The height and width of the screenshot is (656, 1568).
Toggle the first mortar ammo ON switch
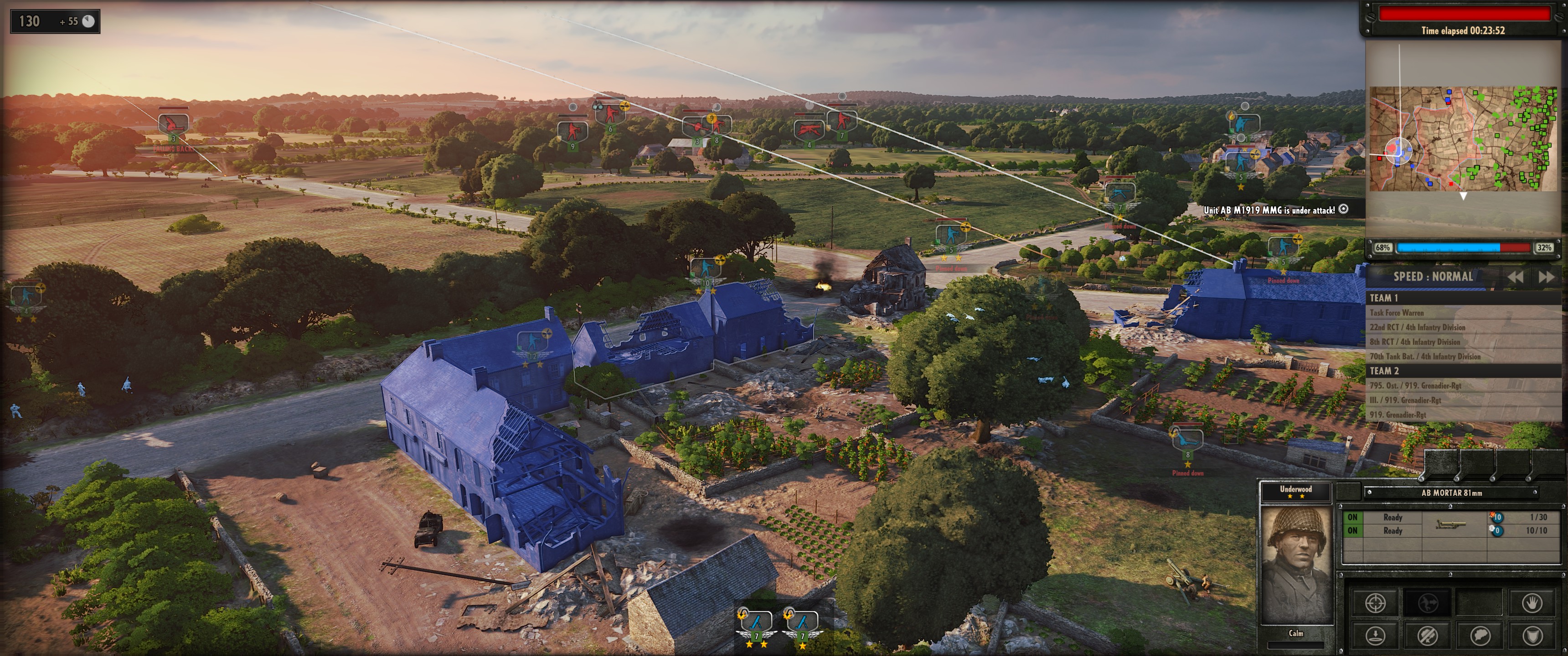tap(1352, 517)
